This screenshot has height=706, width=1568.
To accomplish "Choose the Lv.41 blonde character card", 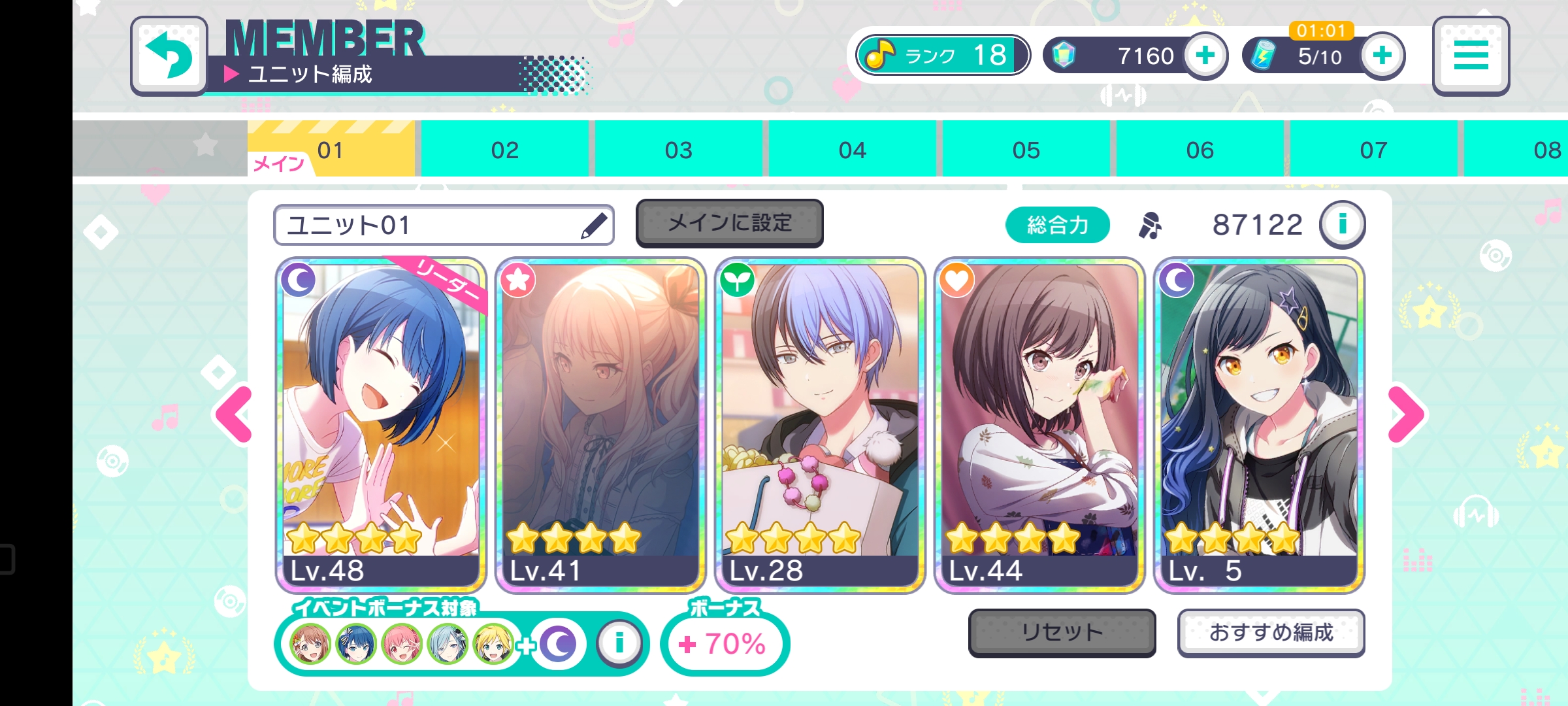I will coord(600,425).
